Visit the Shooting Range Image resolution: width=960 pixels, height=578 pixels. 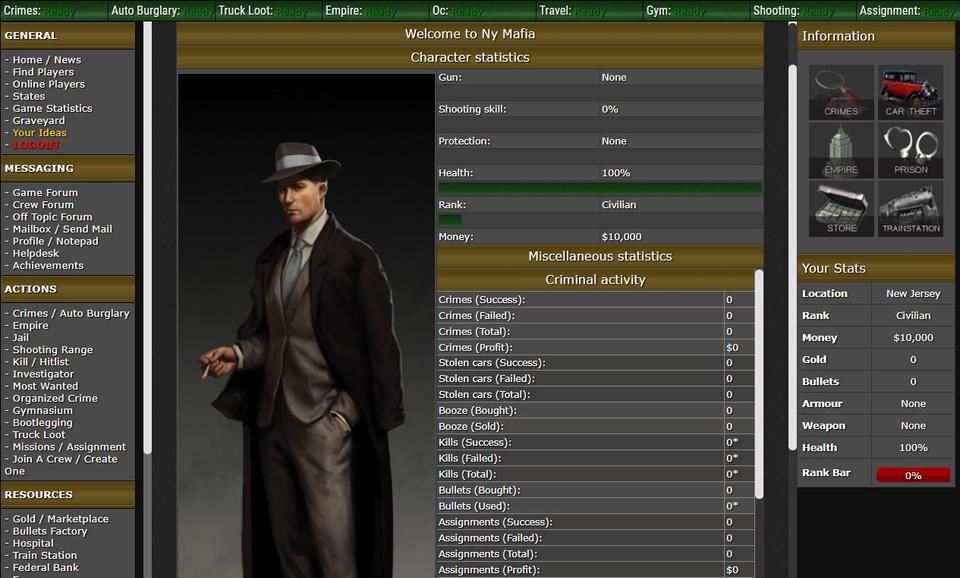coord(52,350)
